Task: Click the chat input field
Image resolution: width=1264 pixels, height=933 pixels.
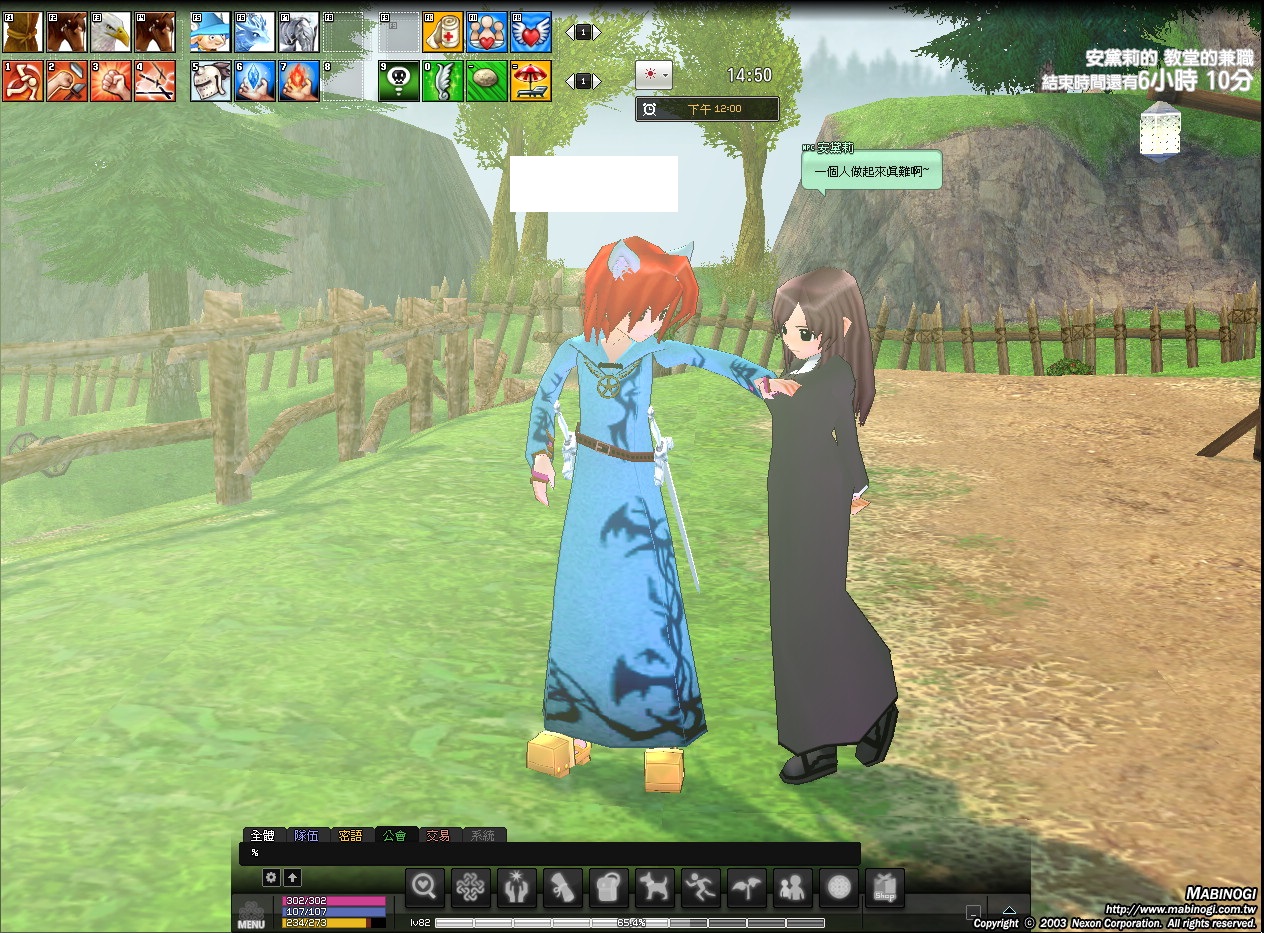Action: click(x=550, y=853)
